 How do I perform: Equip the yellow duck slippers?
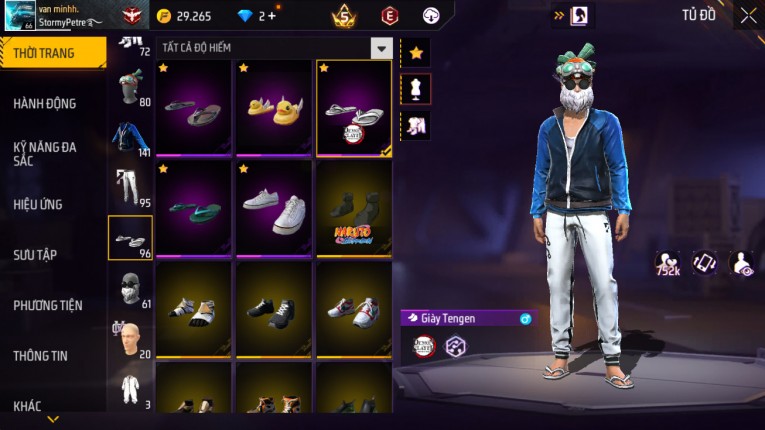(x=274, y=107)
